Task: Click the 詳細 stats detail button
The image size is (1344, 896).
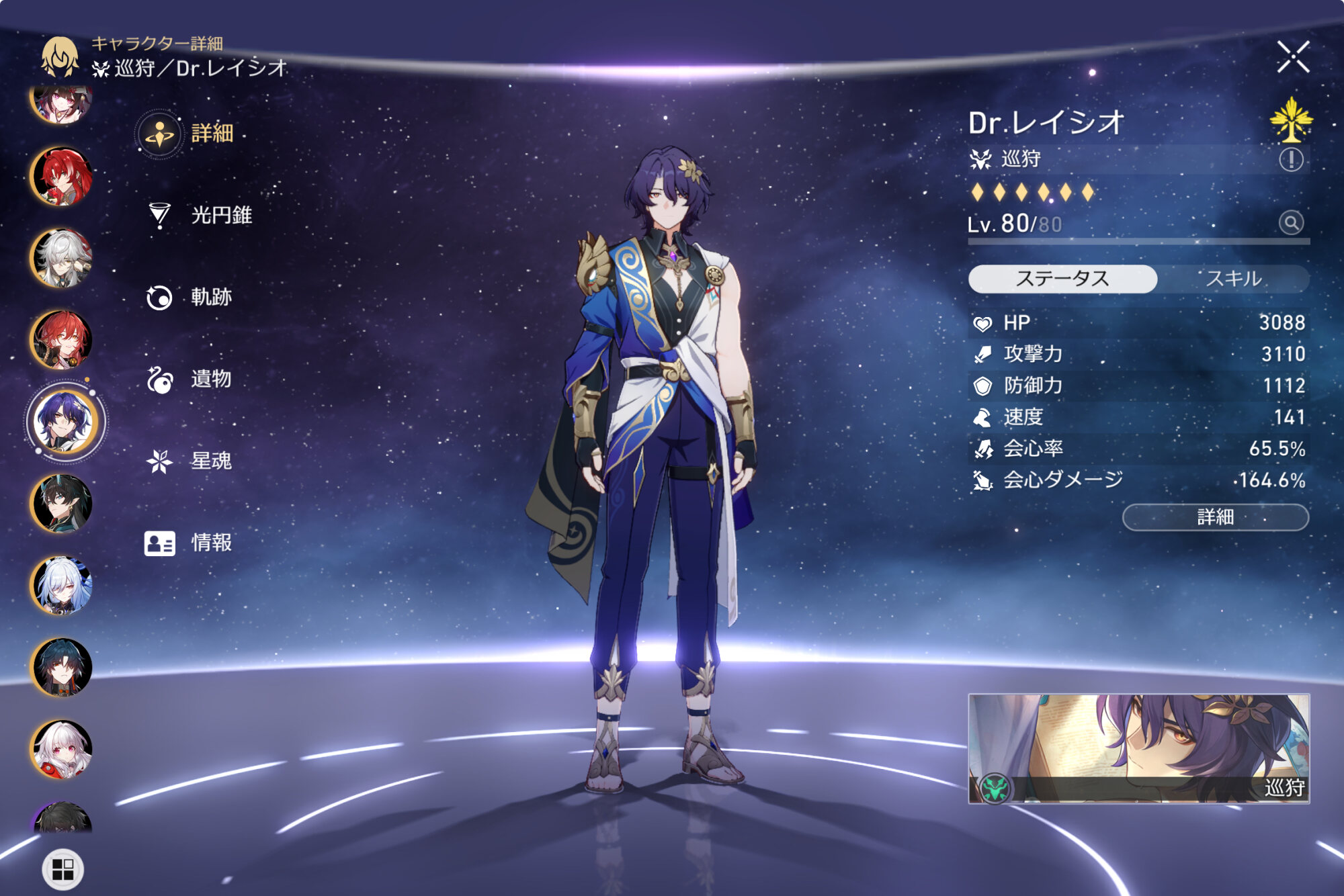Action: click(1215, 517)
